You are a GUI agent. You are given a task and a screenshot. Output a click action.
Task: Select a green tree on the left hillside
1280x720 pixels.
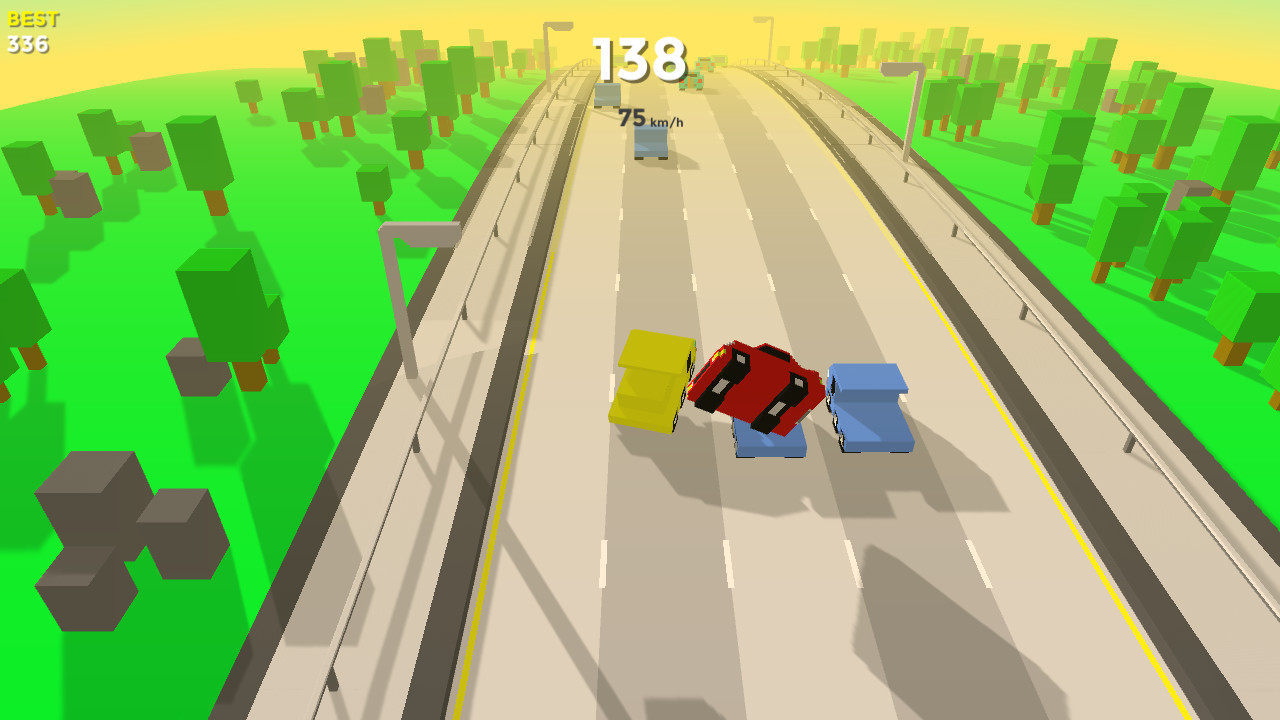220,300
